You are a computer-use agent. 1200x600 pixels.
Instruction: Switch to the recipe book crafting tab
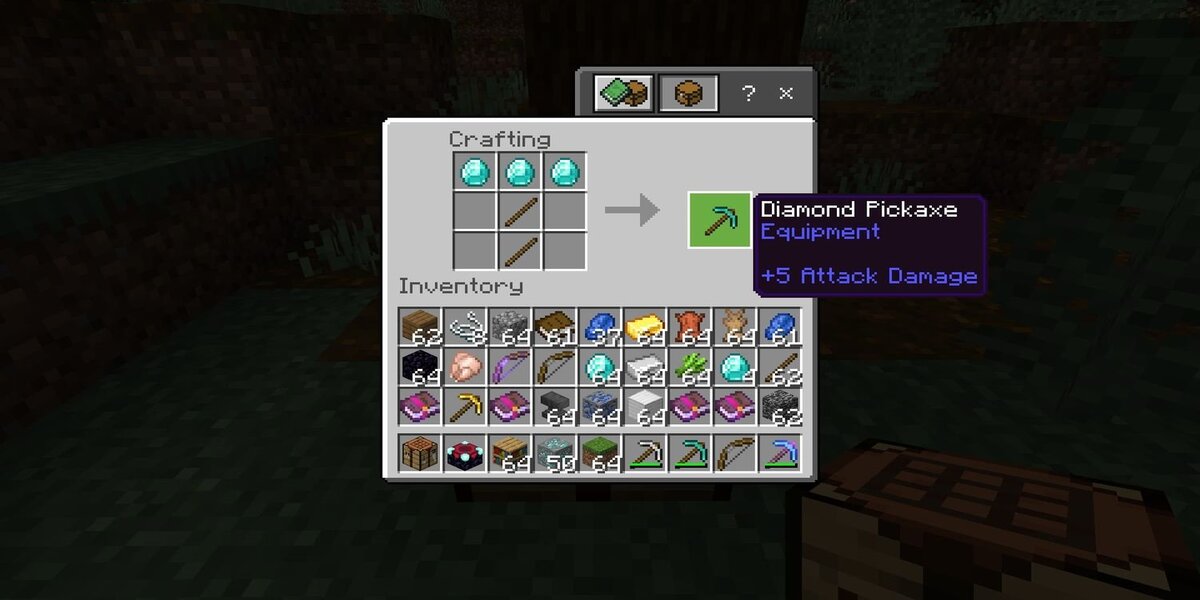pos(622,93)
